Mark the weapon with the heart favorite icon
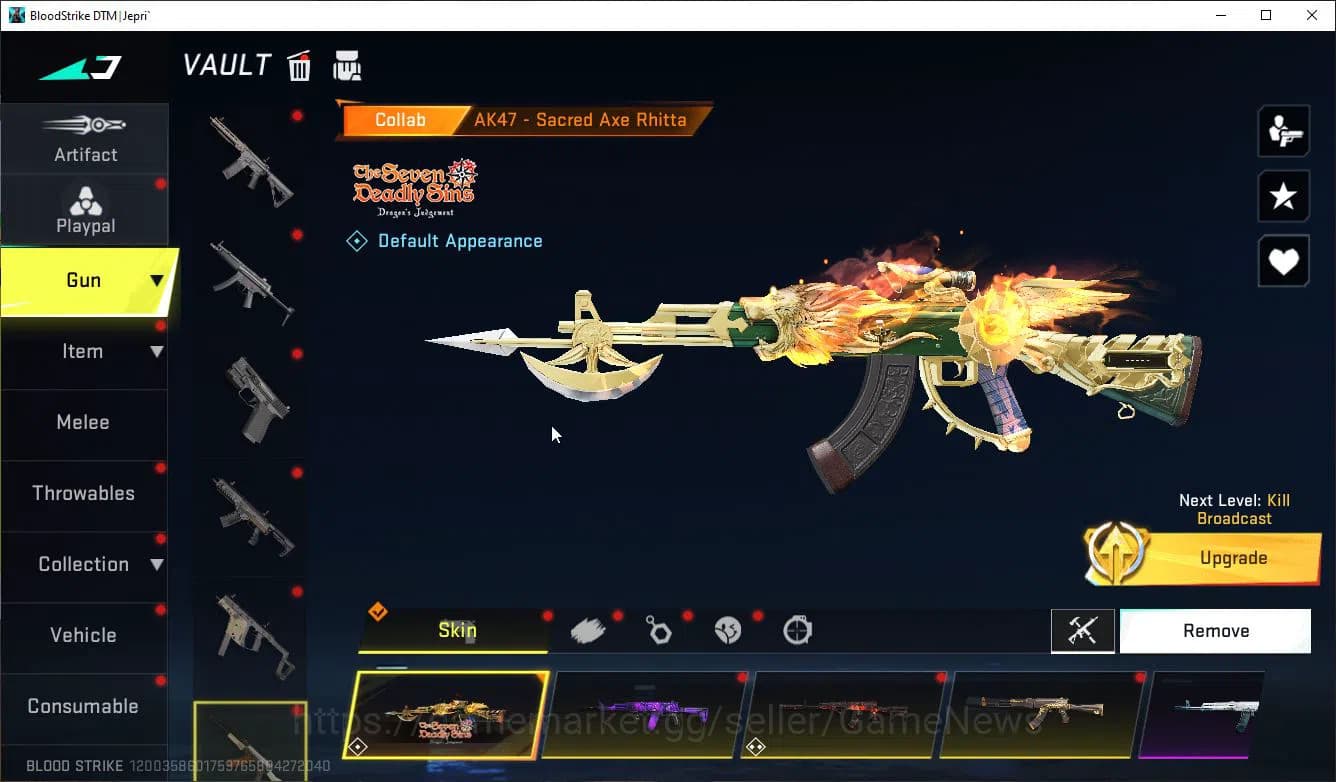Screen dimensions: 1336x782 (x=1283, y=261)
